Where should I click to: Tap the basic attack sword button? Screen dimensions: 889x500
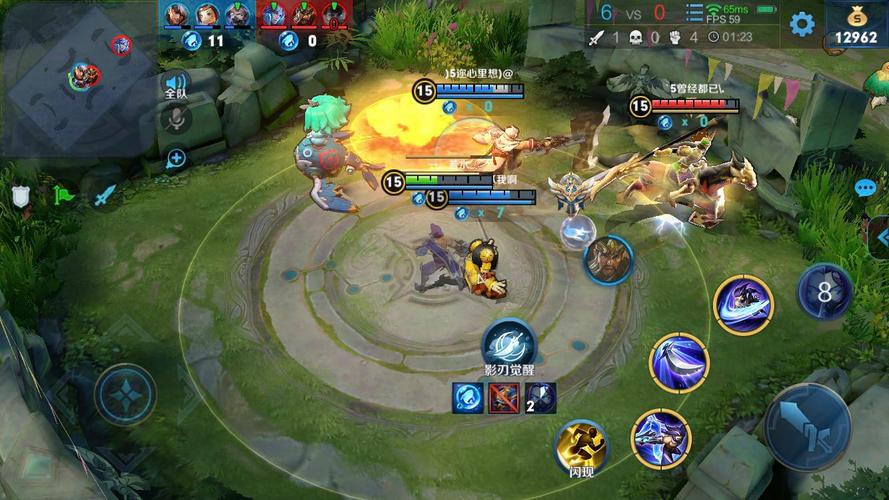(807, 427)
